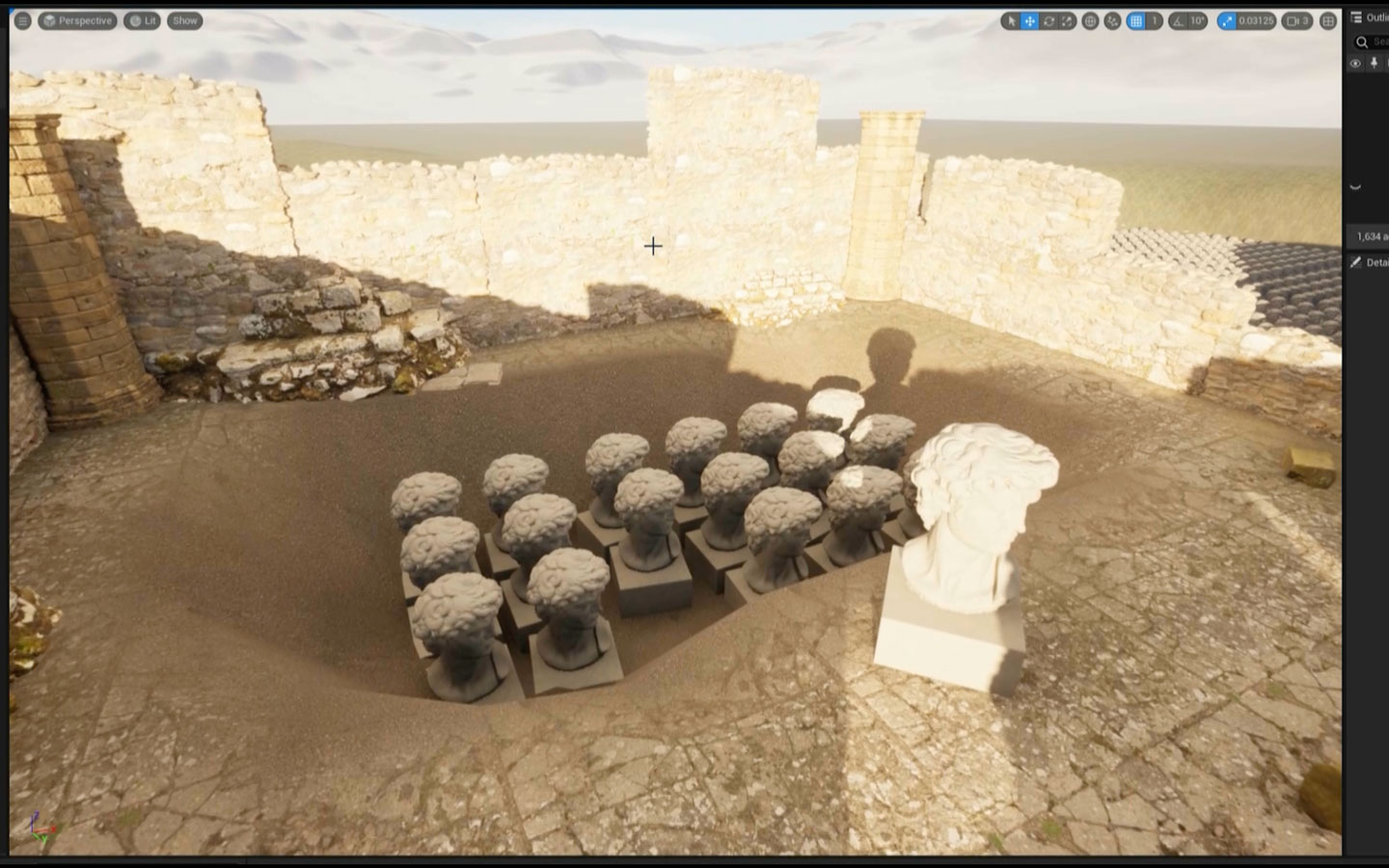Toggle world/local transform coordinate space
Screen dimensions: 1389x868
point(1090,20)
